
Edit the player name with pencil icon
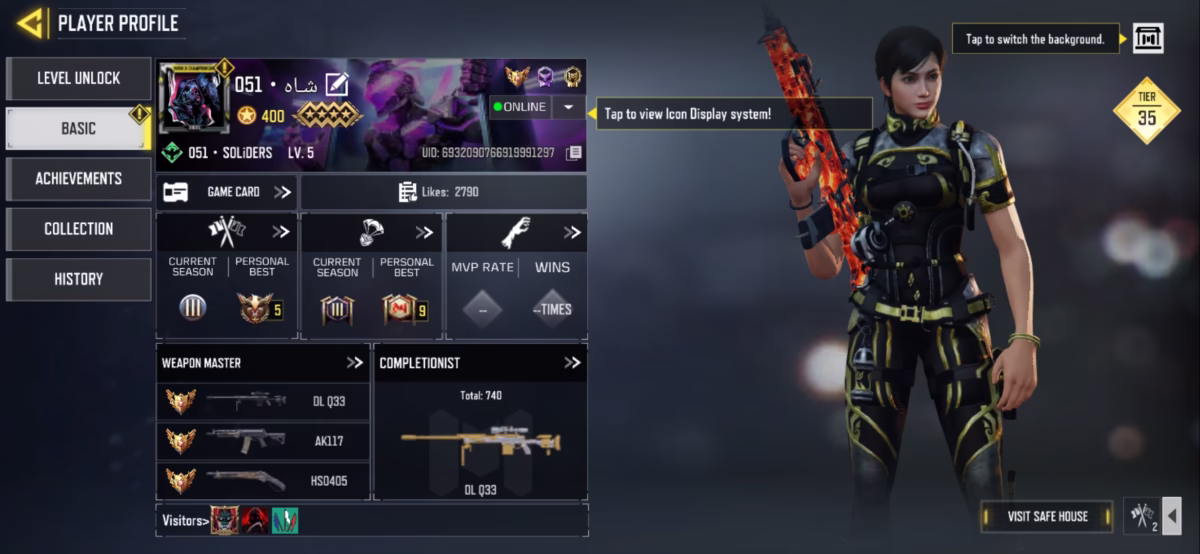click(x=336, y=85)
